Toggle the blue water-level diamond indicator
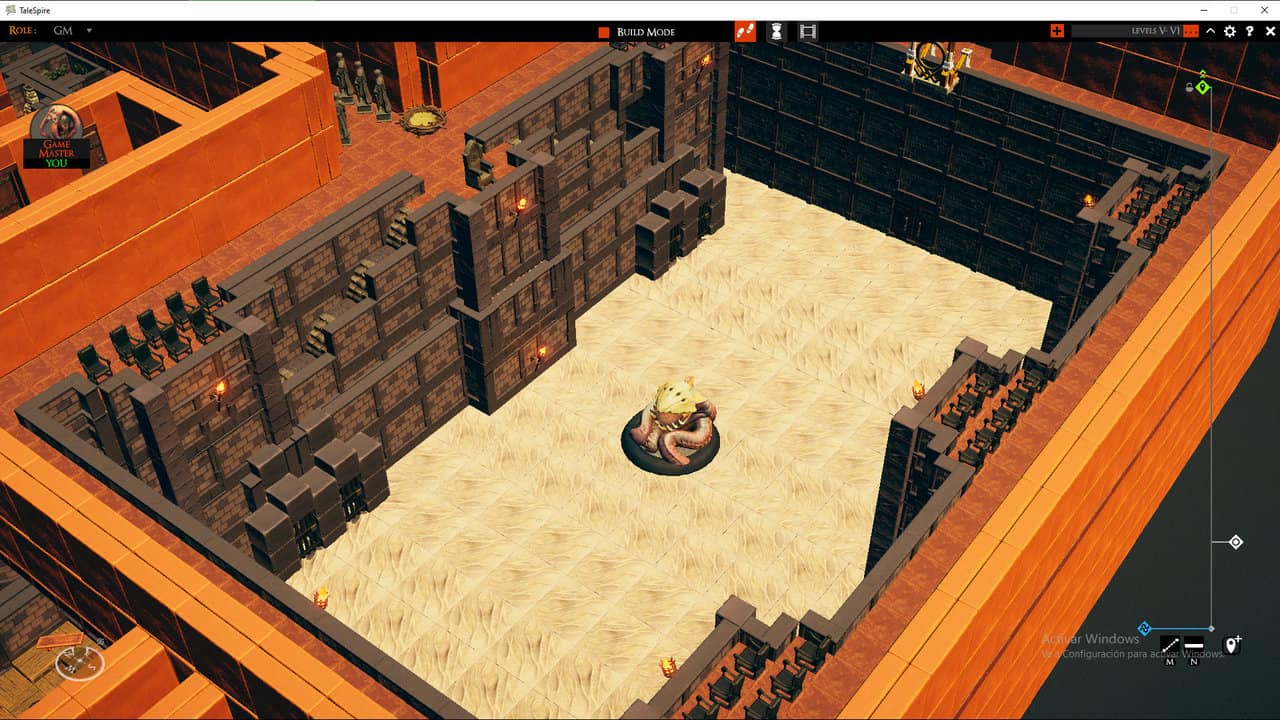The width and height of the screenshot is (1280, 720). coord(1144,627)
